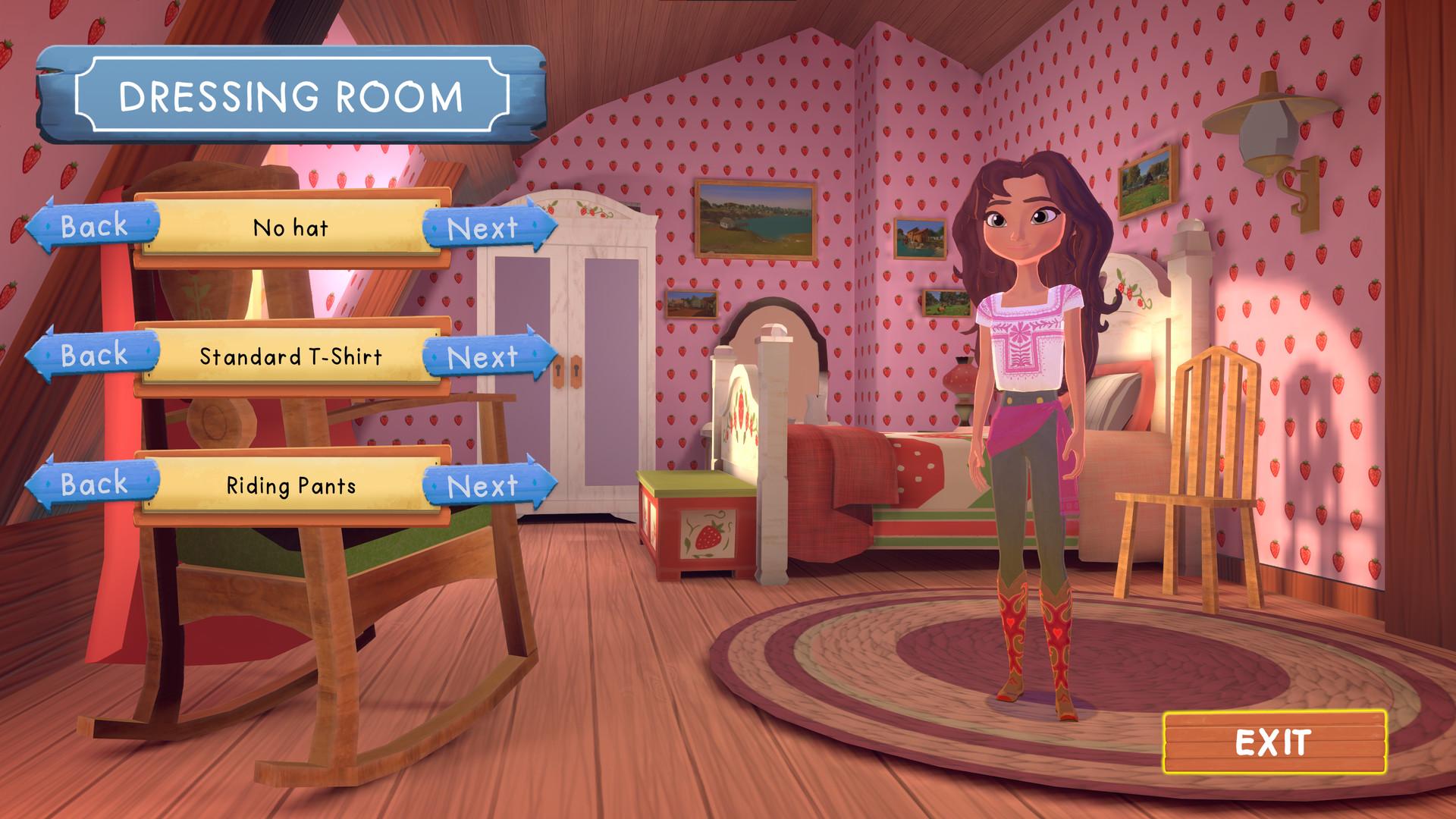
Task: Select the Standard T-Shirt label plaque
Action: pos(290,355)
